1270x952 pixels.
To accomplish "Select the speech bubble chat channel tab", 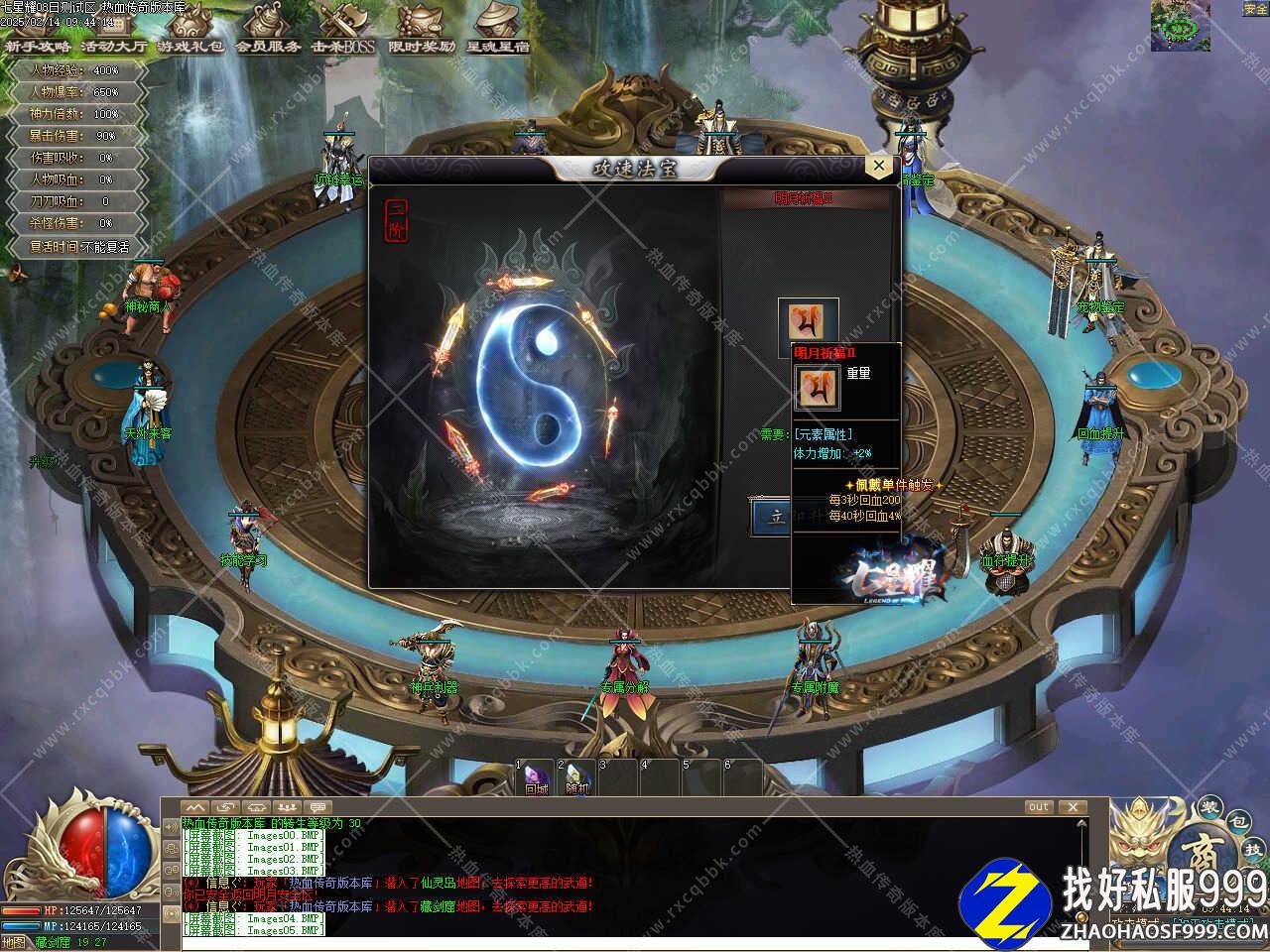I will pos(317,807).
